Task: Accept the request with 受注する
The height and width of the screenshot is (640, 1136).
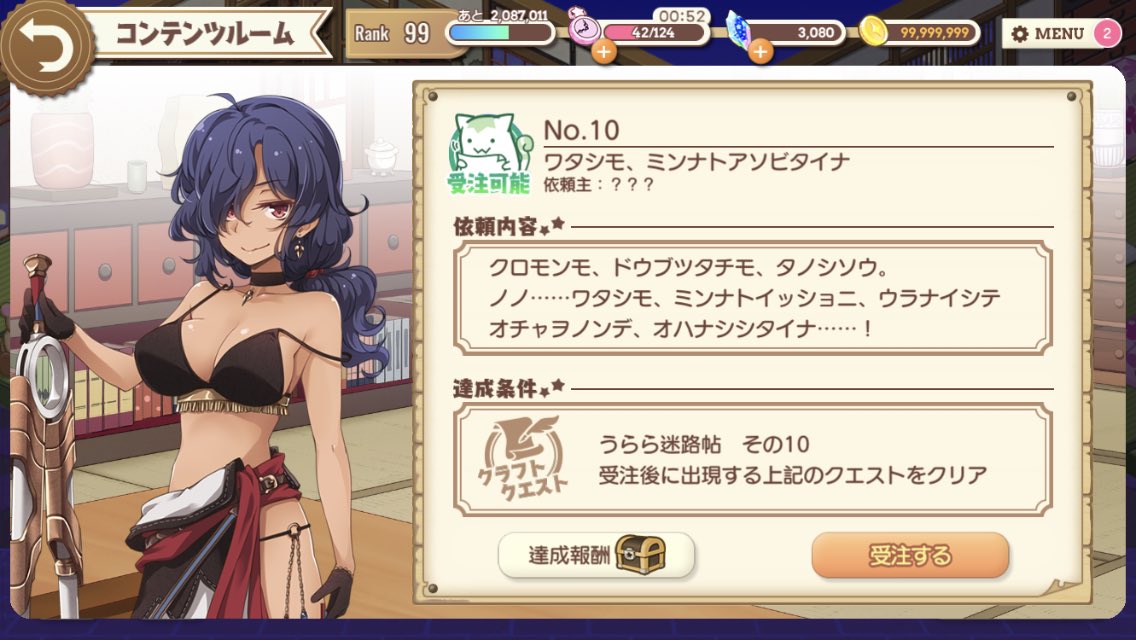Action: (x=909, y=555)
